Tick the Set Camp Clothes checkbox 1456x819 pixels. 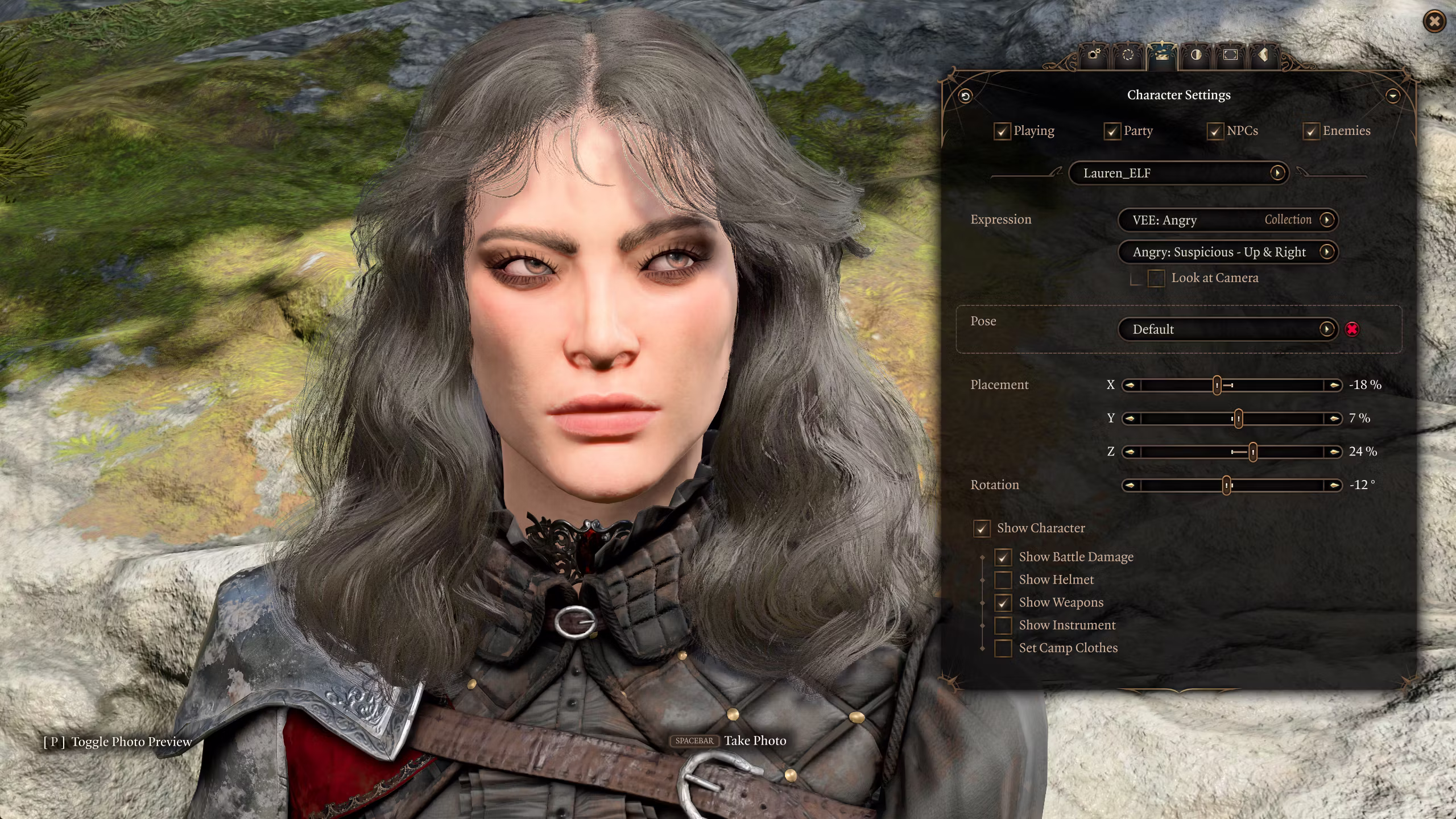click(1003, 648)
